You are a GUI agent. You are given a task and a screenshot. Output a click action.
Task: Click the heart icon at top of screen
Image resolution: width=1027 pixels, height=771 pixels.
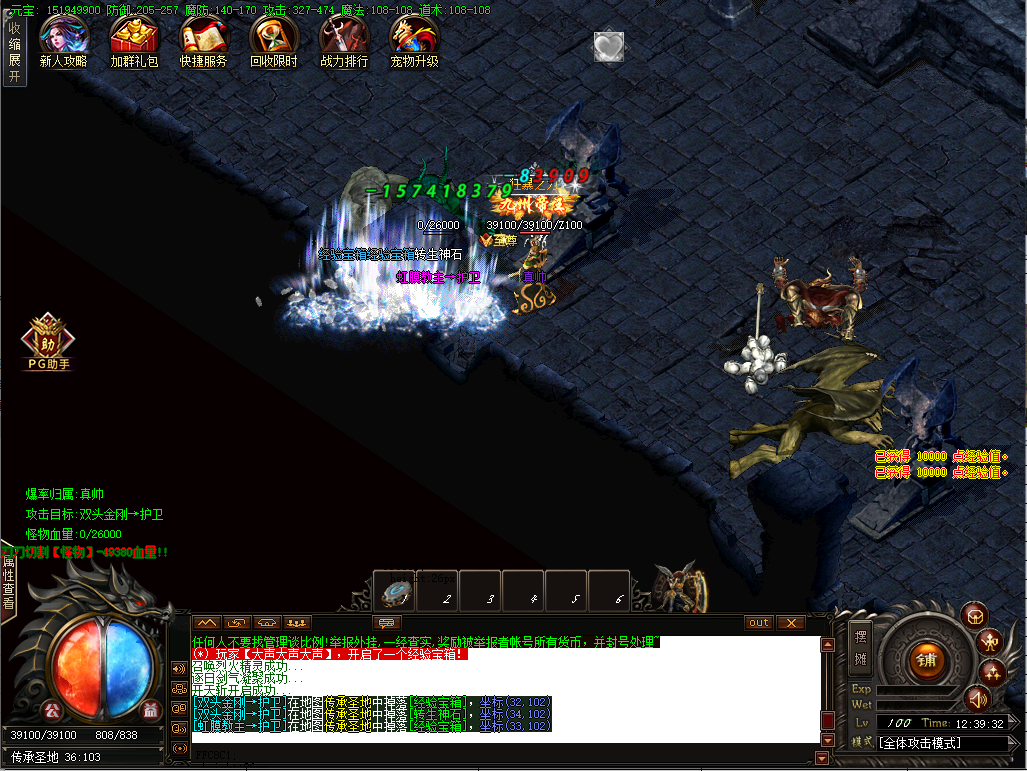(608, 46)
